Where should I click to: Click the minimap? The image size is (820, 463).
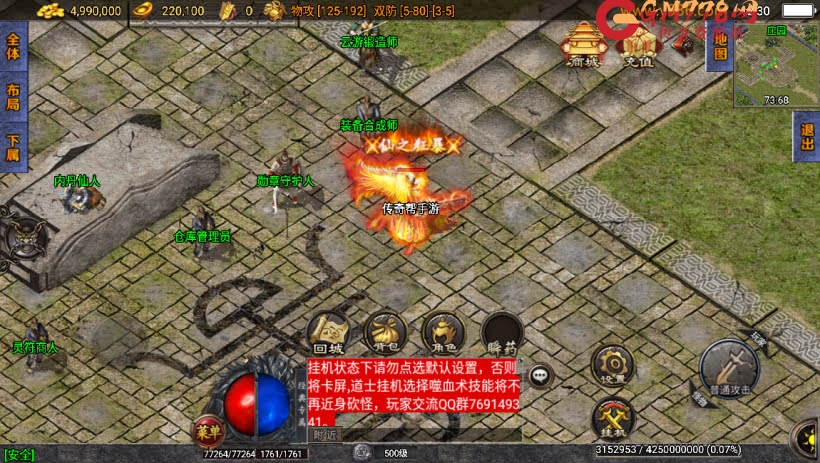point(776,66)
